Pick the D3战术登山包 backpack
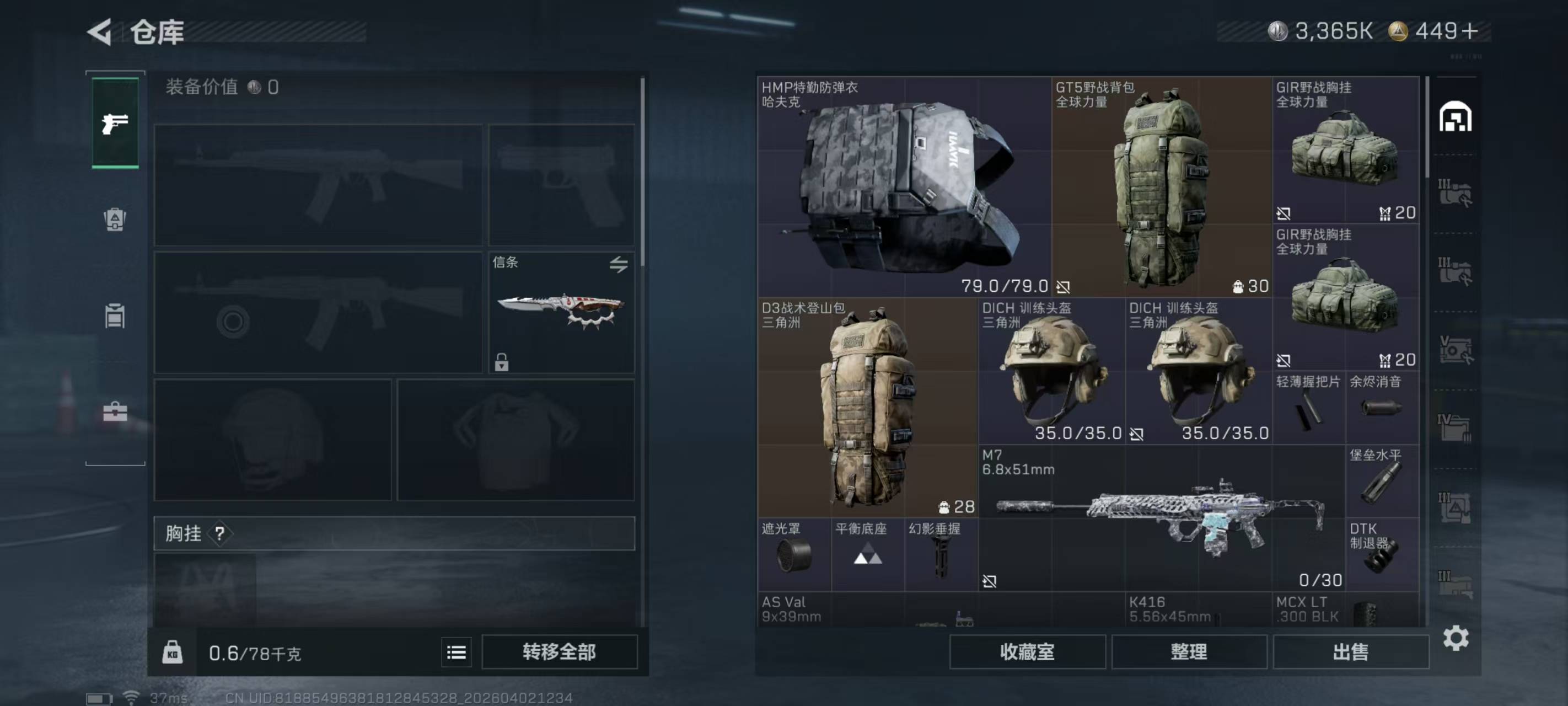 [867, 408]
